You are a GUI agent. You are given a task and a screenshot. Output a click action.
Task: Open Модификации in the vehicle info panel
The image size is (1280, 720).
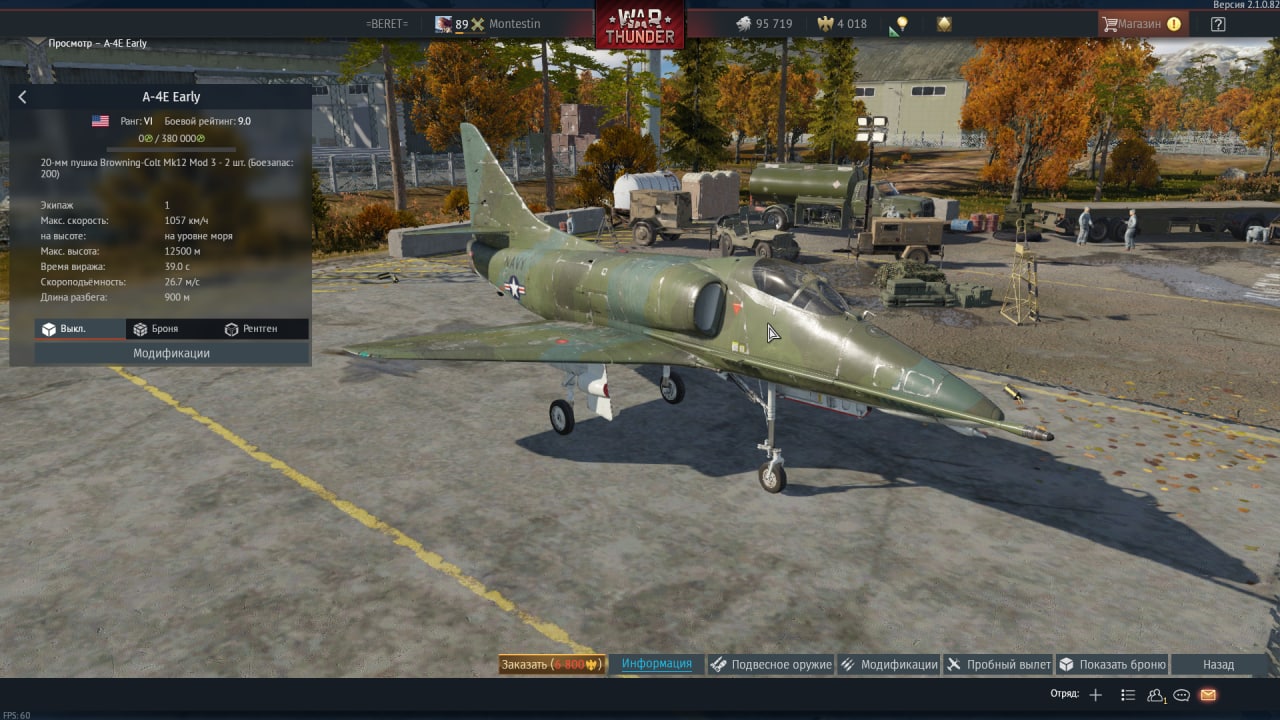click(x=171, y=353)
